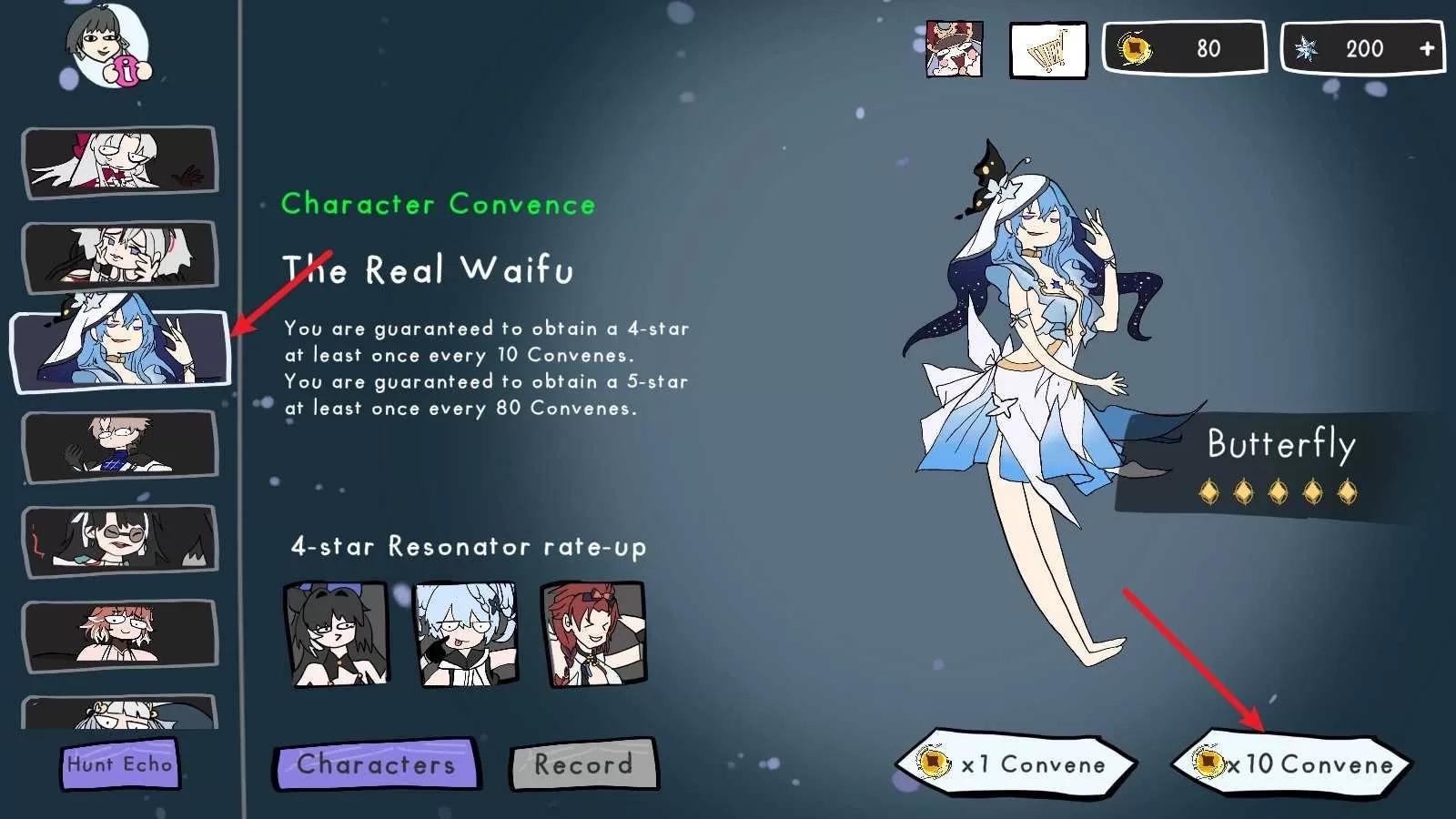
Task: Choose the pink-haired character banner
Action: click(x=120, y=634)
